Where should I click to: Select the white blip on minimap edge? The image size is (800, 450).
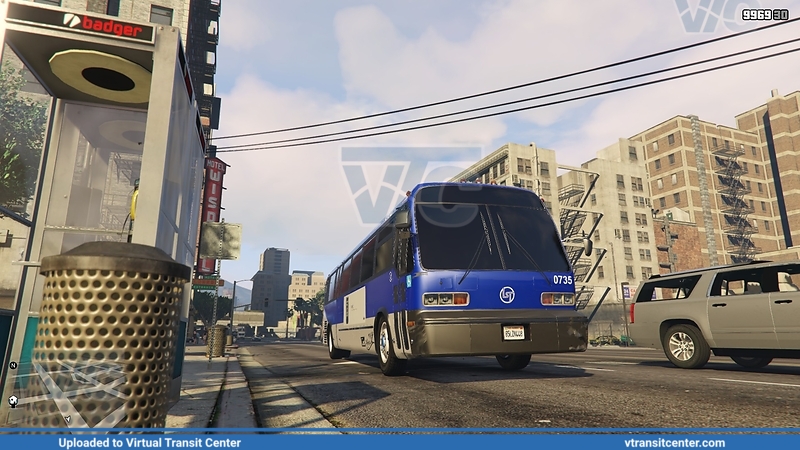coord(13,401)
